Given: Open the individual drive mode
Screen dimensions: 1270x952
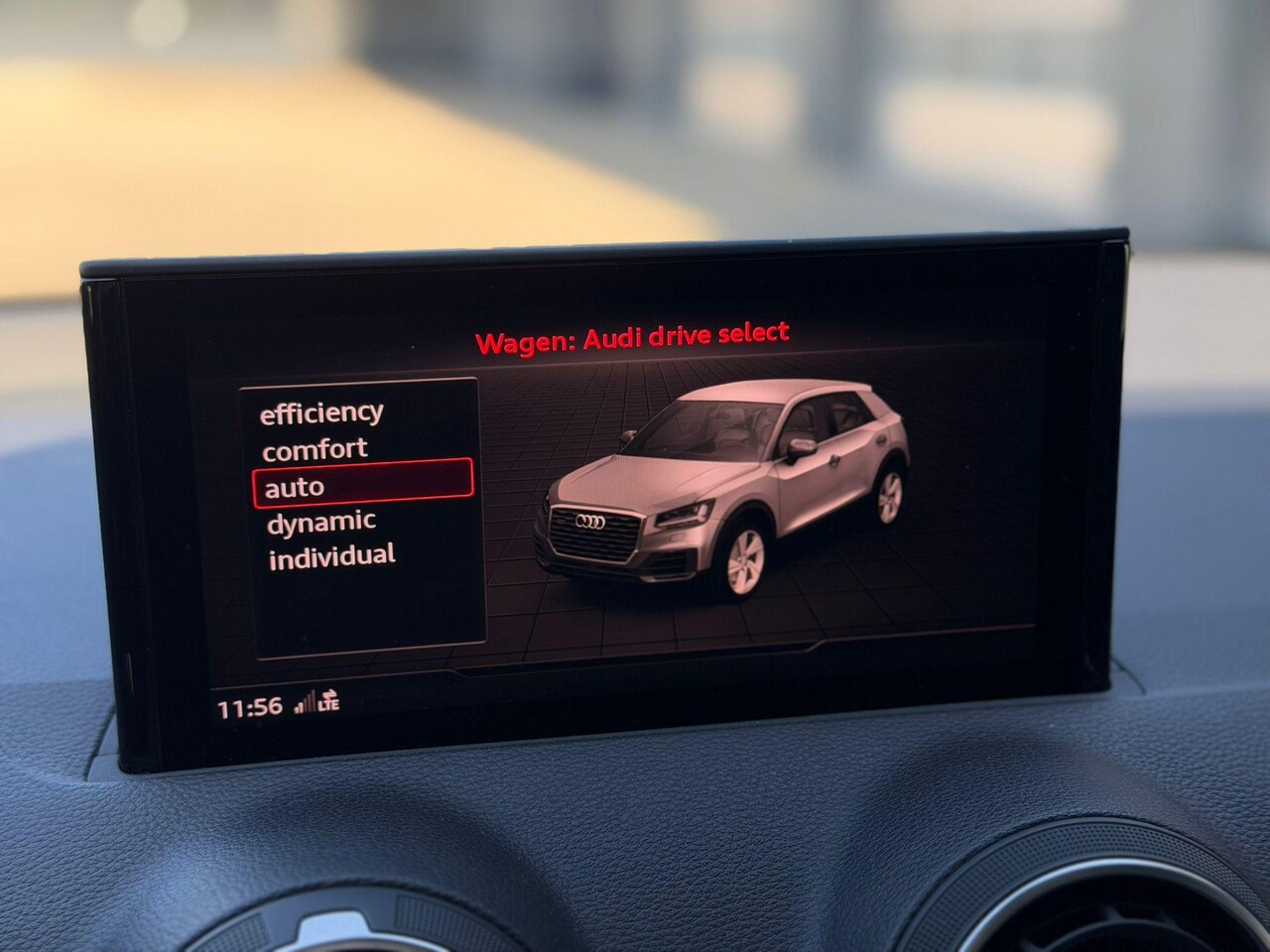Looking at the screenshot, I should click(x=331, y=556).
